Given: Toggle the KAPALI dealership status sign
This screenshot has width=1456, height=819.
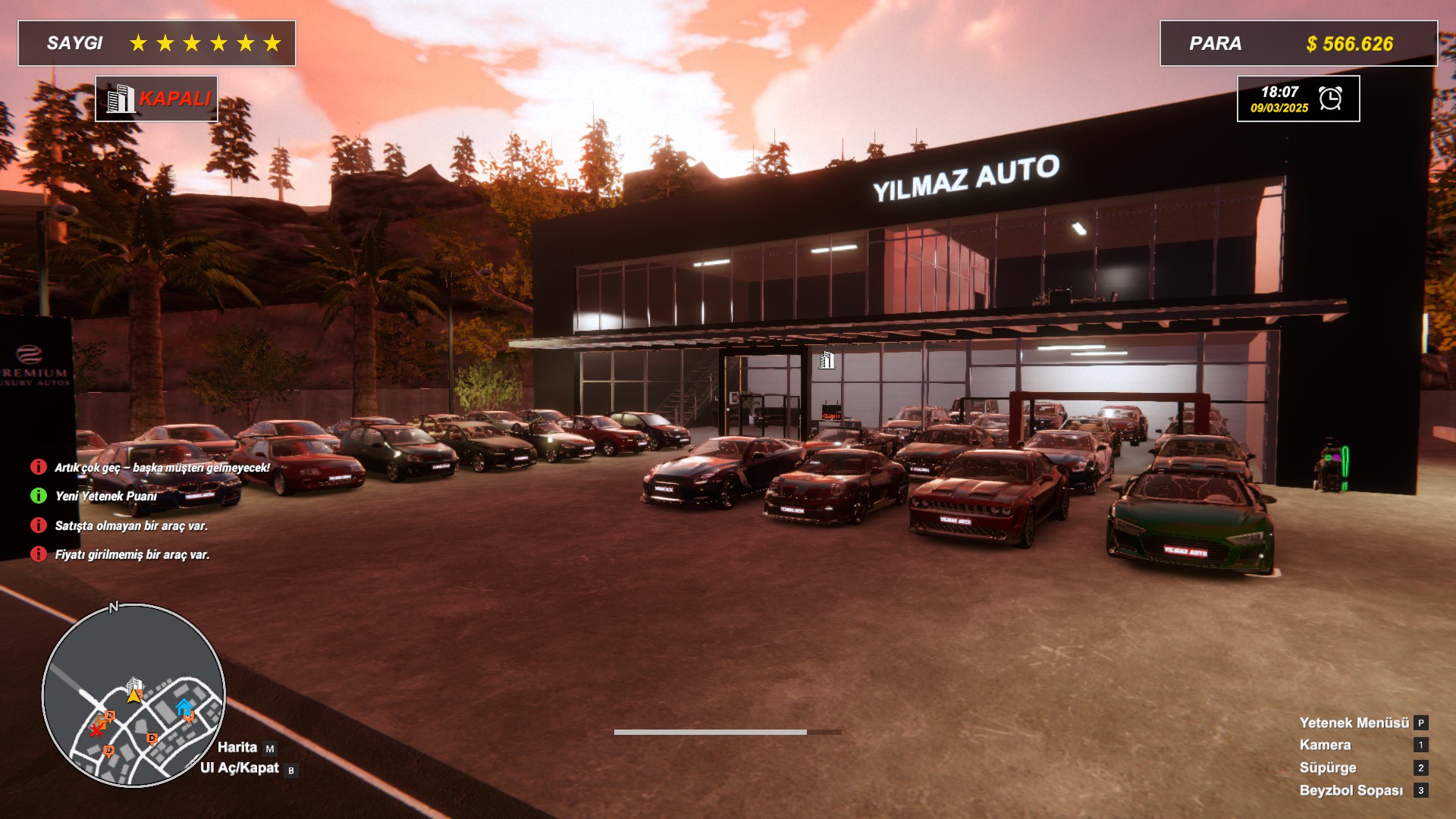Looking at the screenshot, I should [157, 99].
